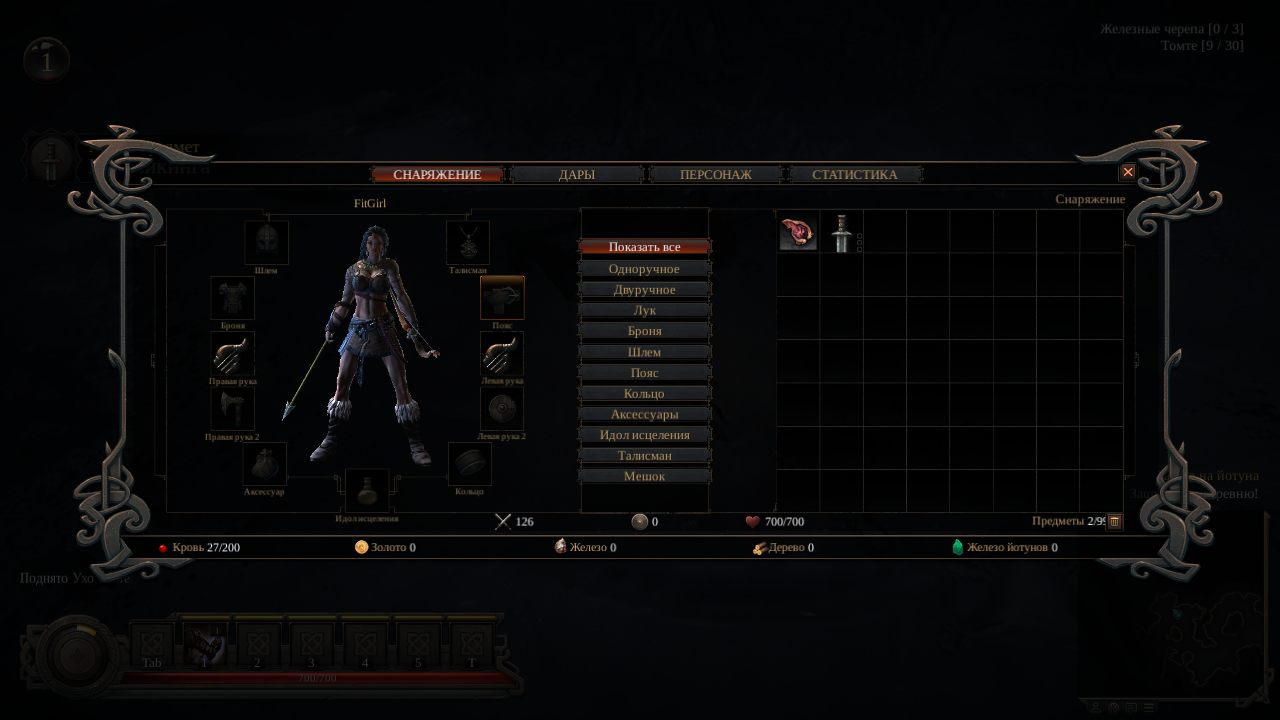Filter the list by Кольцо
The image size is (1280, 720).
coord(644,393)
